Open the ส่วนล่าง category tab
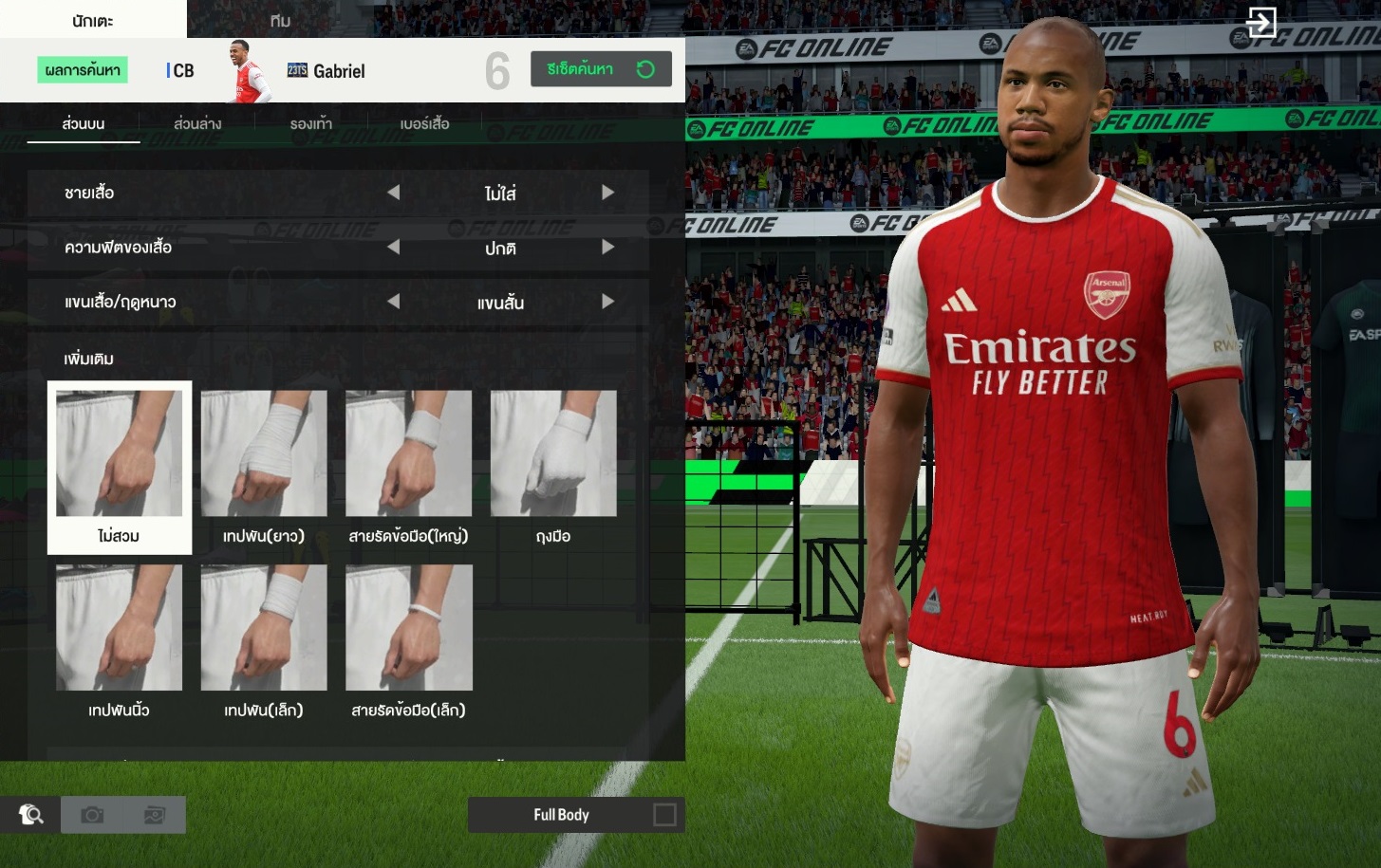Viewport: 1381px width, 868px height. [x=197, y=124]
